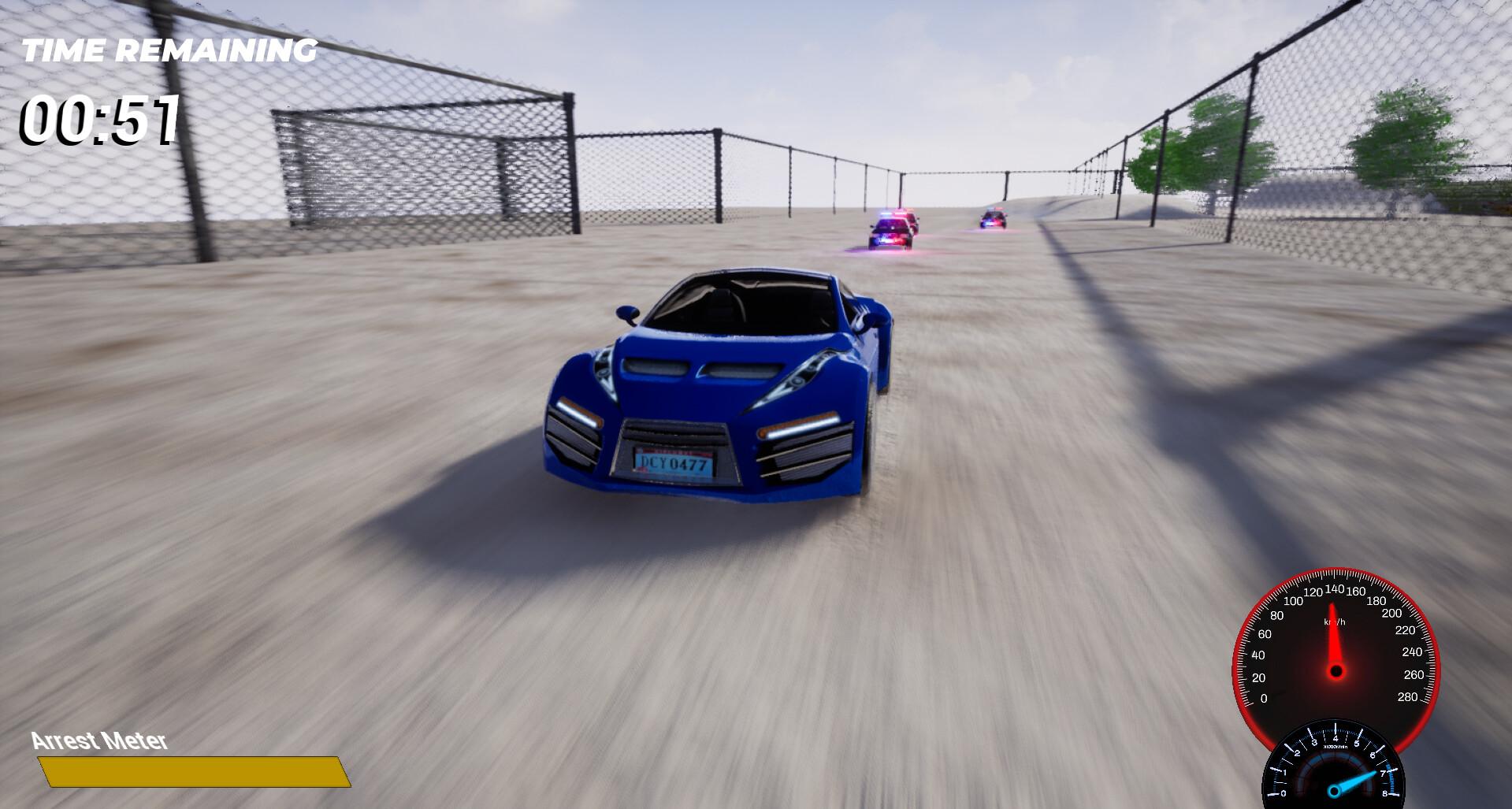
Task: Click the license plate reading DCY 0477
Action: click(x=675, y=466)
